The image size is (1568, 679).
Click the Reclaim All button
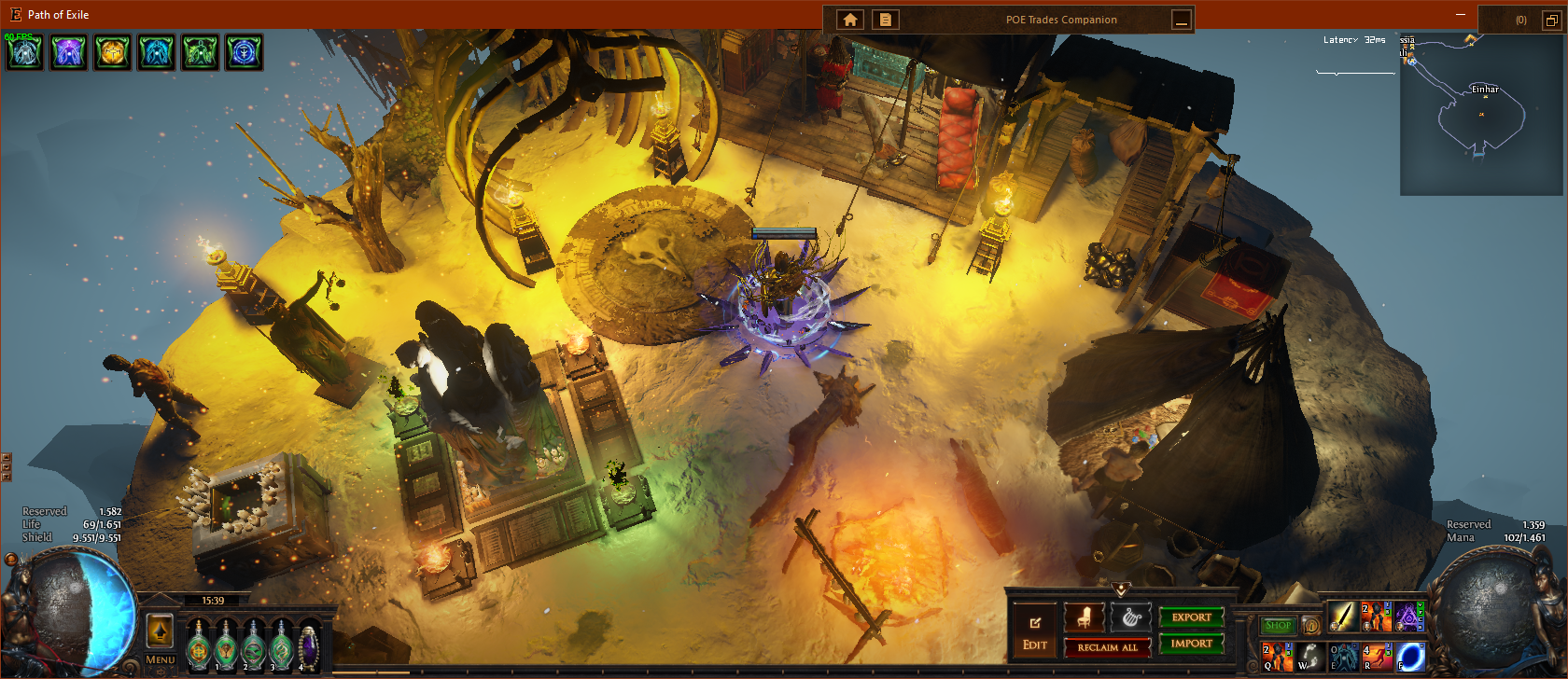click(1107, 647)
